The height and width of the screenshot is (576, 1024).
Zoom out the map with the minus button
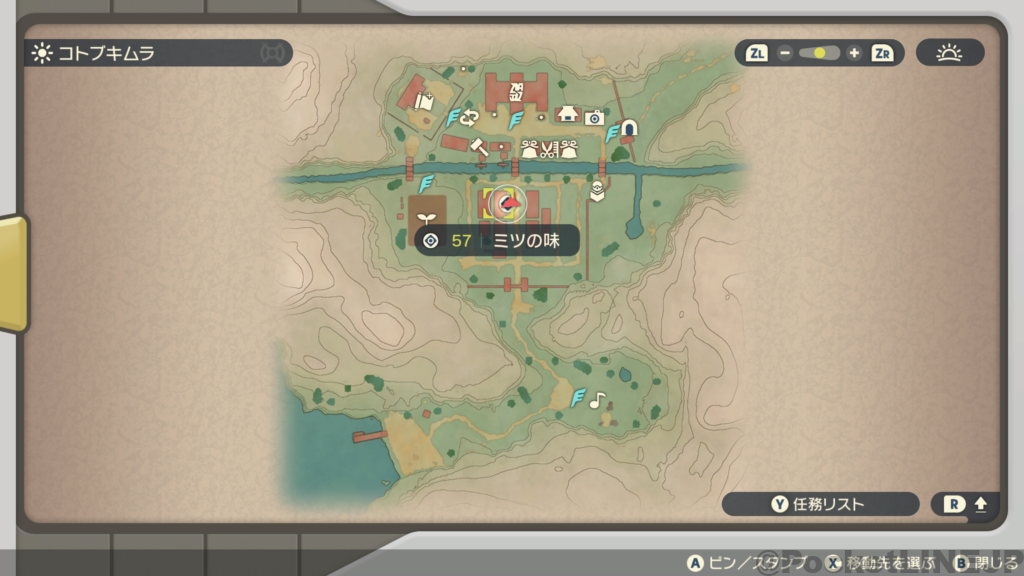(x=785, y=53)
